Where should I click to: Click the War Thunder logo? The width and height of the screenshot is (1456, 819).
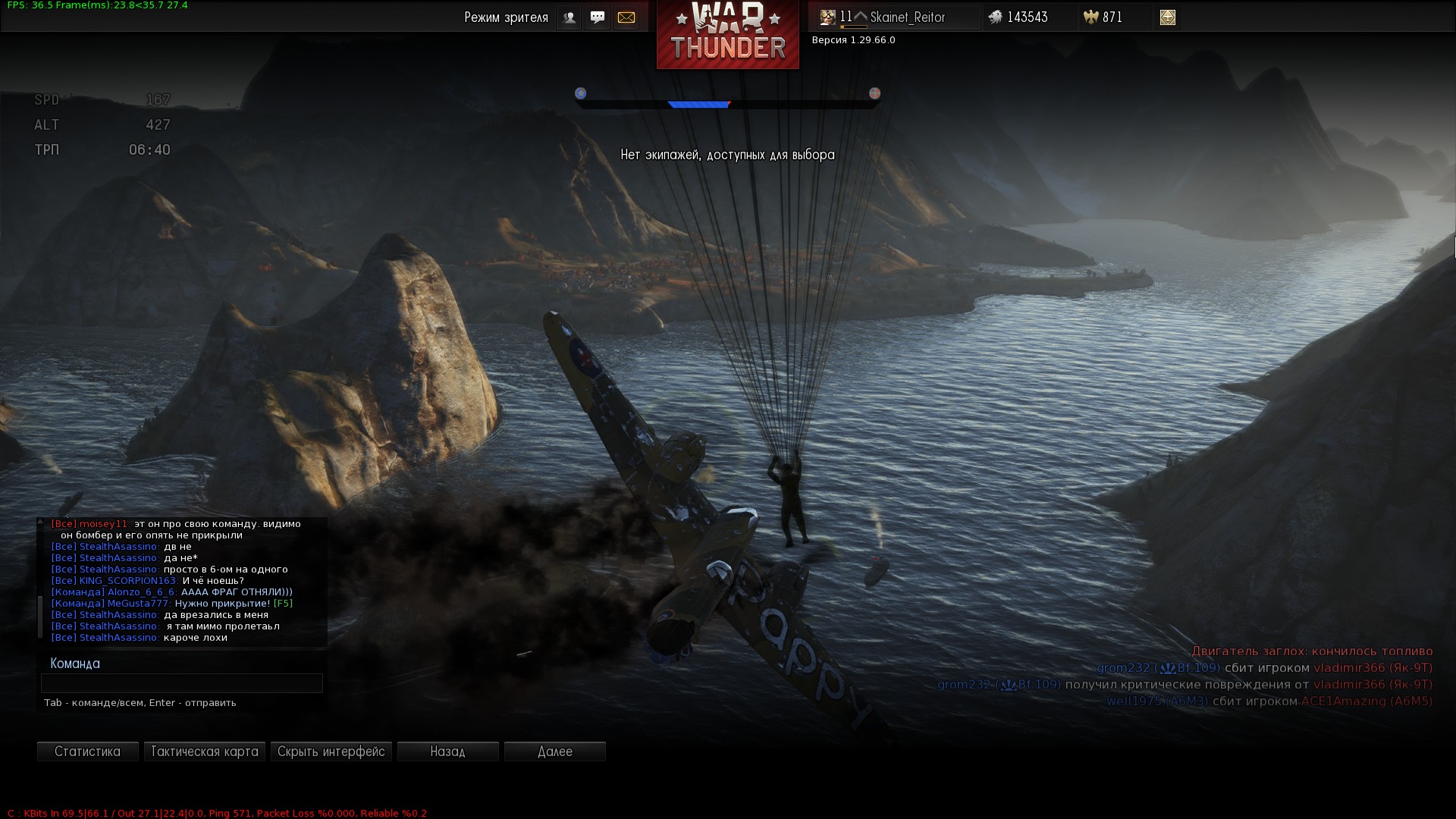727,35
